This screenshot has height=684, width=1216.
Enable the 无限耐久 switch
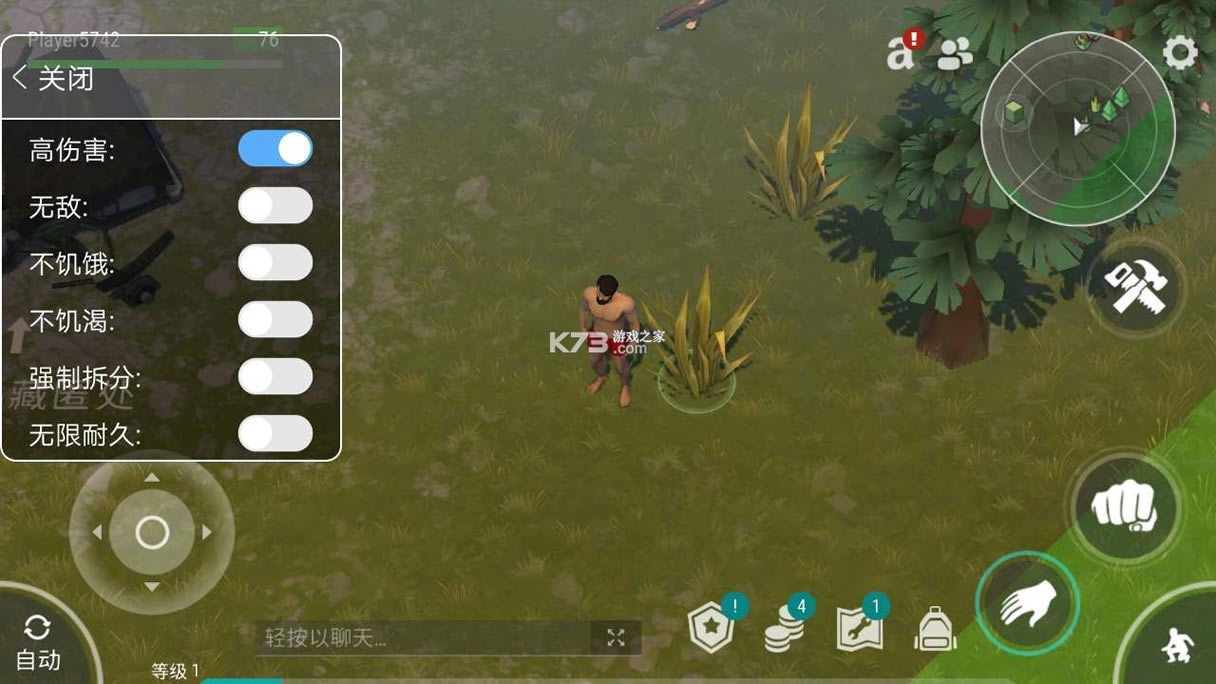coord(275,434)
